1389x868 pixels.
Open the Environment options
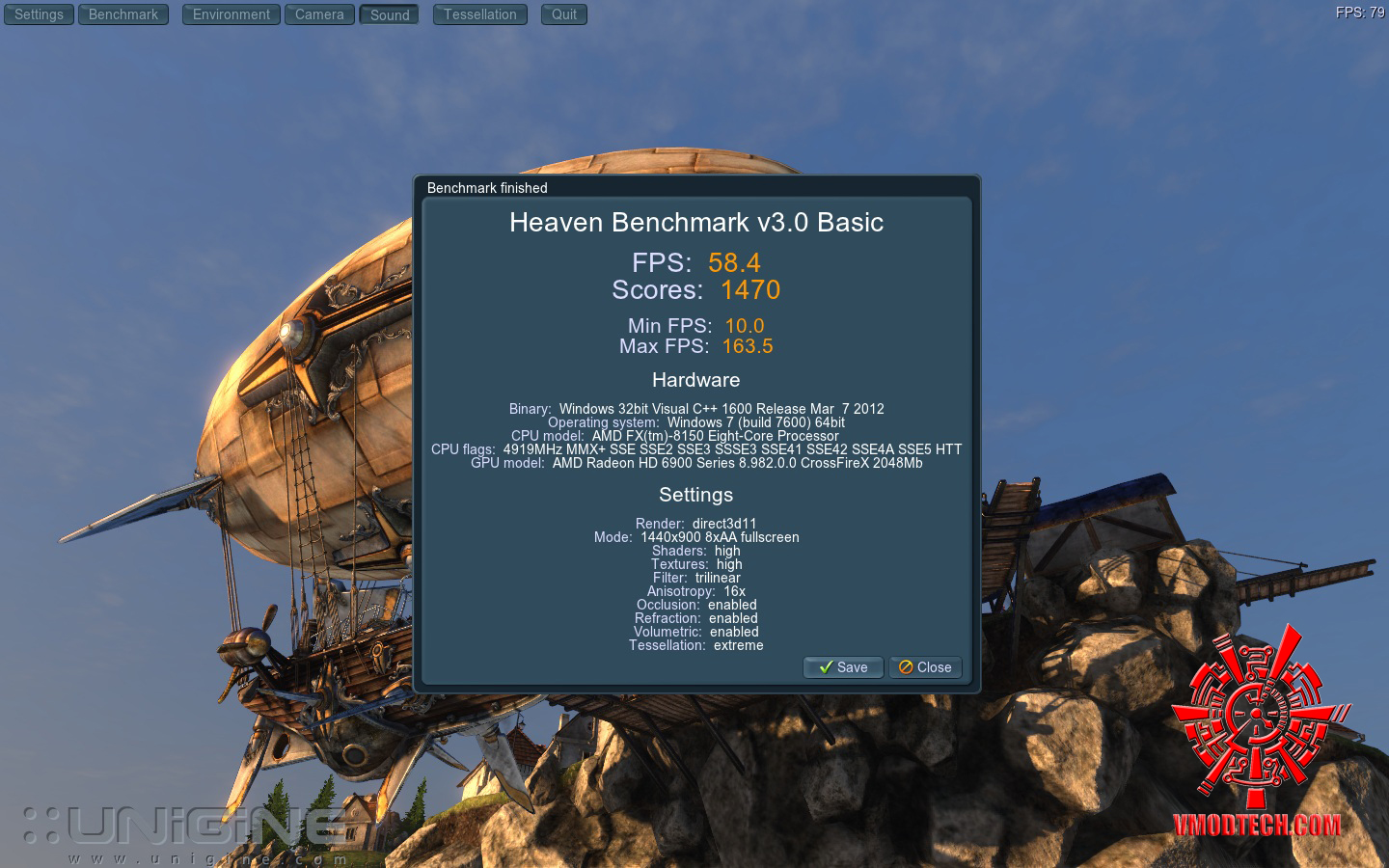(x=231, y=14)
